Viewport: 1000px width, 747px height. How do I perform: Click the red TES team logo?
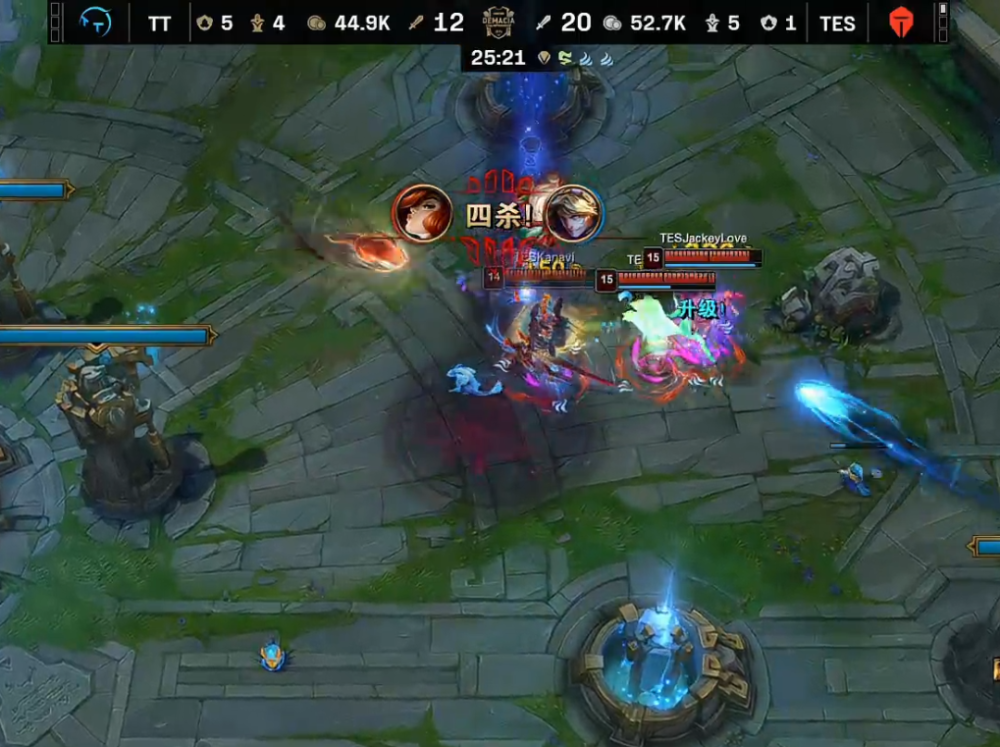click(x=902, y=21)
